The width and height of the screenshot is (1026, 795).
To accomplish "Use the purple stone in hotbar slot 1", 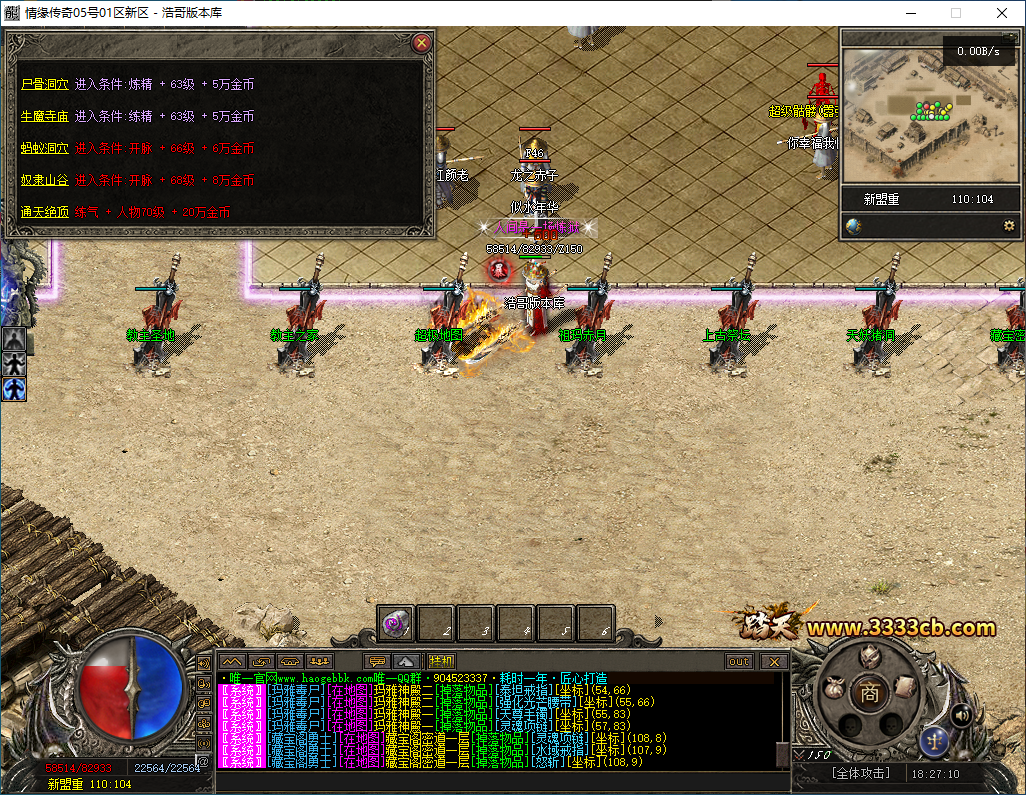I will 396,623.
